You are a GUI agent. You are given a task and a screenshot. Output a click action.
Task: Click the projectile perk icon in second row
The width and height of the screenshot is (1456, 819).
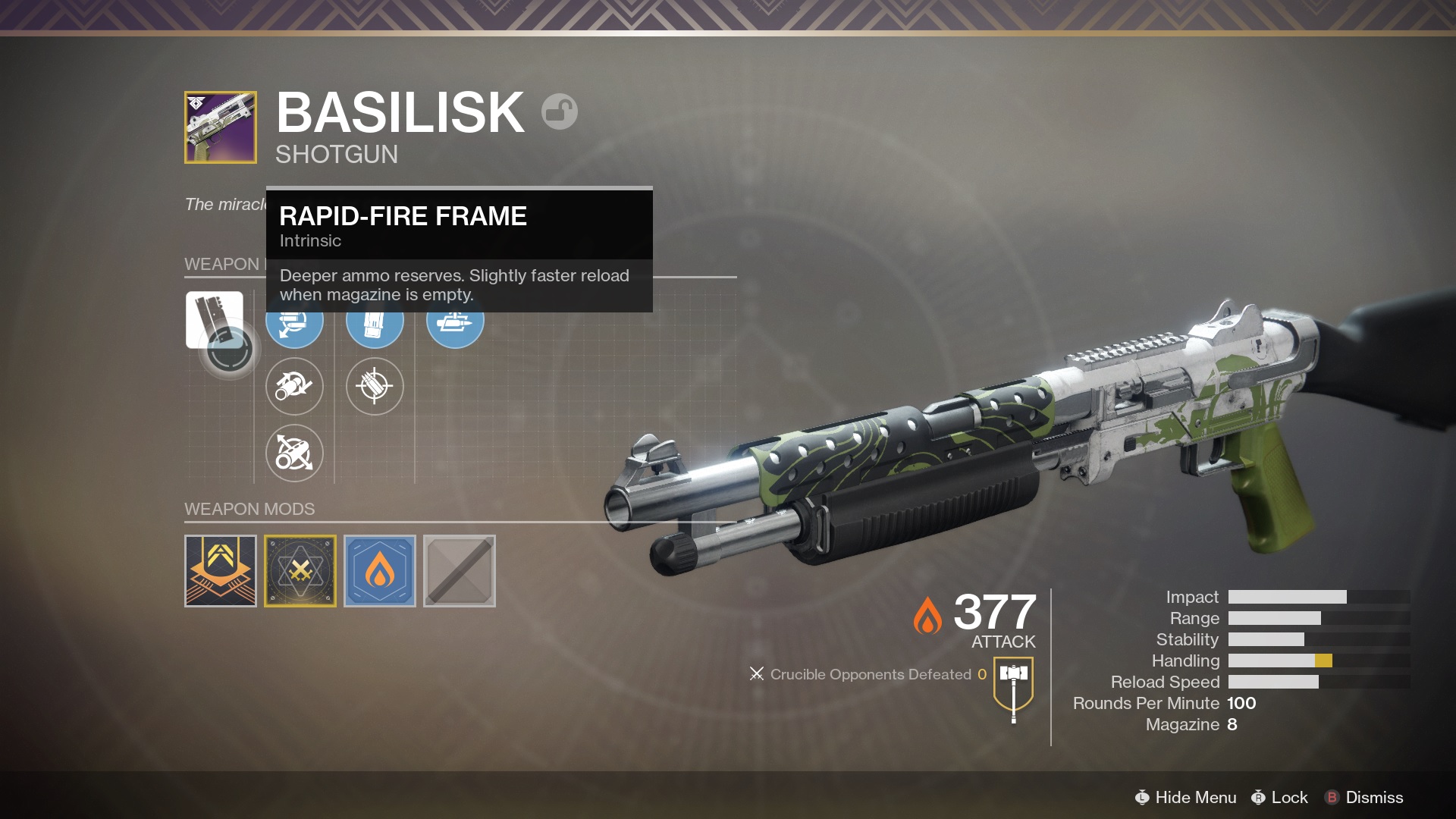294,387
